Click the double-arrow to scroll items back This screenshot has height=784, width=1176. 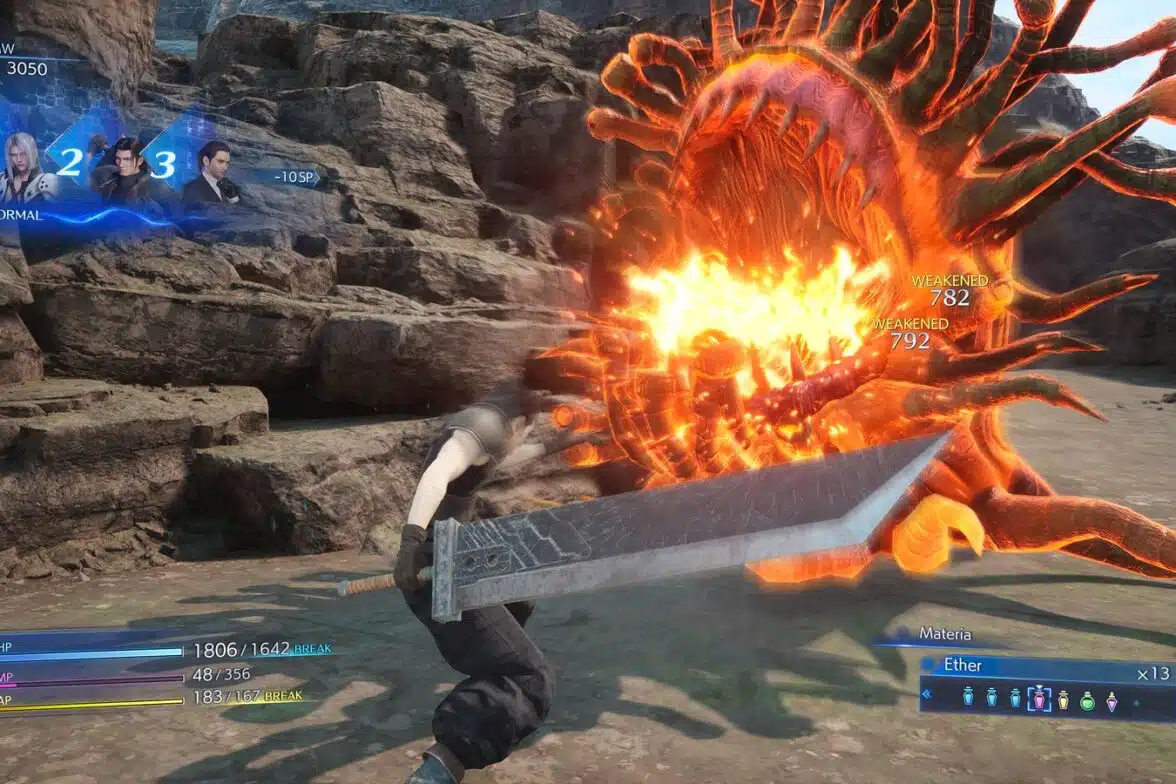click(x=925, y=693)
